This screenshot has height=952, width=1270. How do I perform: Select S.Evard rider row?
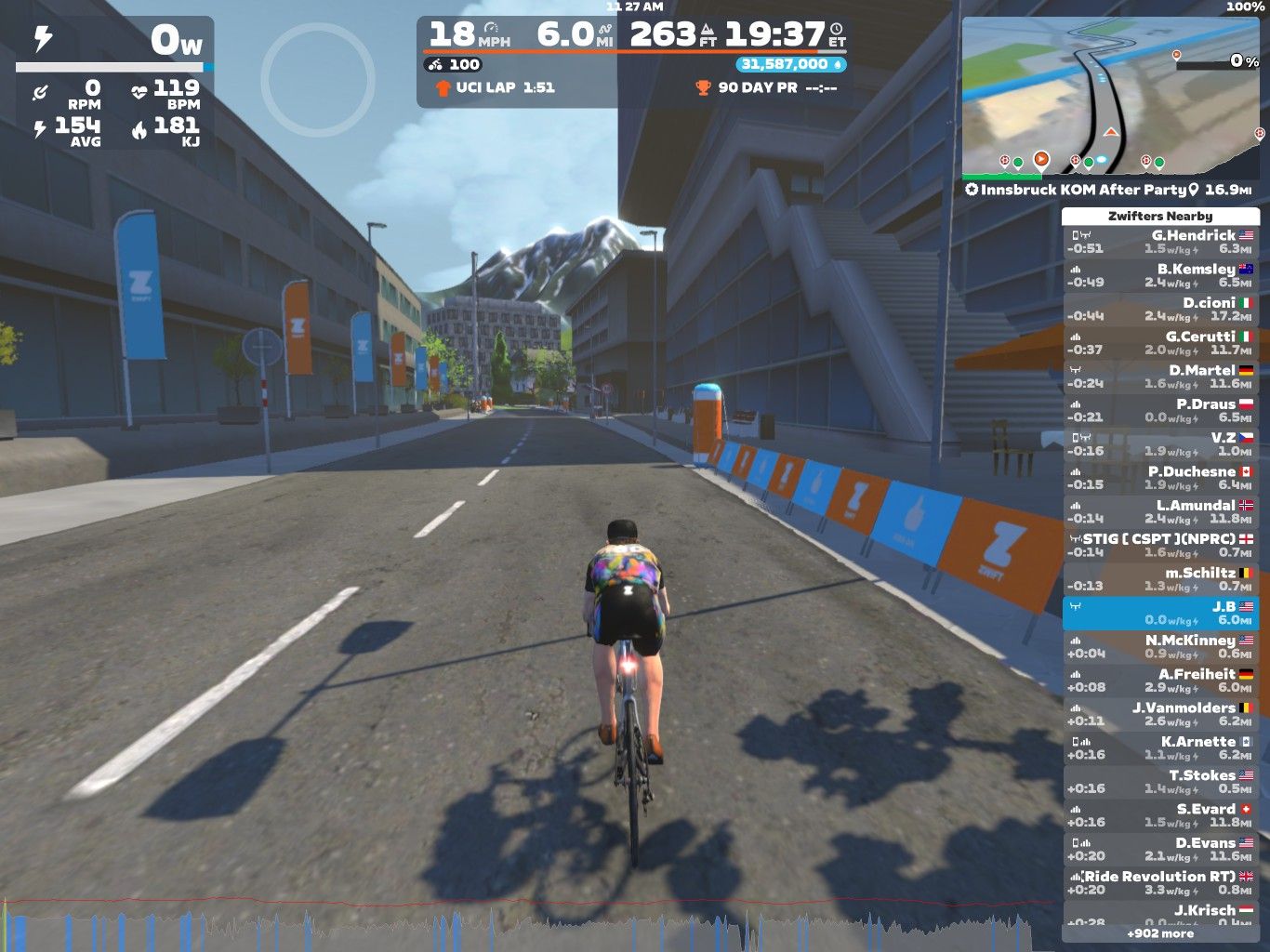tap(1160, 815)
